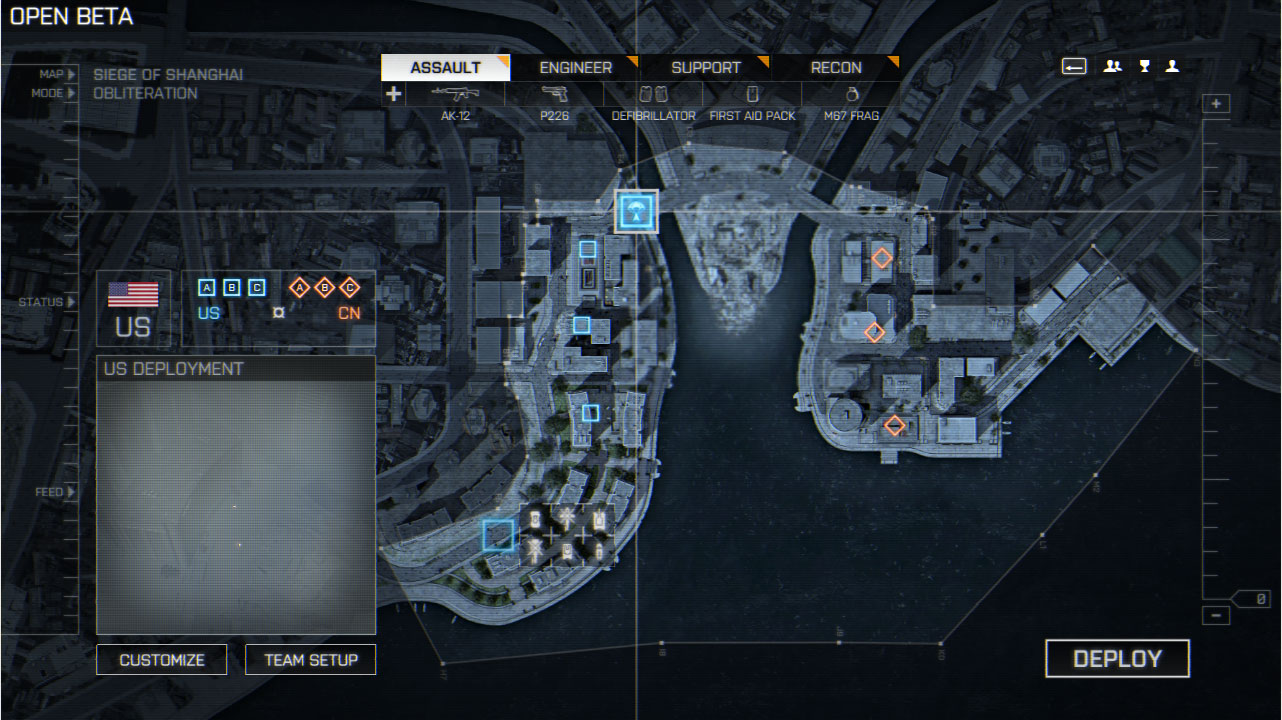Show the trophy scoreboard icon
Image resolution: width=1282 pixels, height=720 pixels.
click(1144, 67)
